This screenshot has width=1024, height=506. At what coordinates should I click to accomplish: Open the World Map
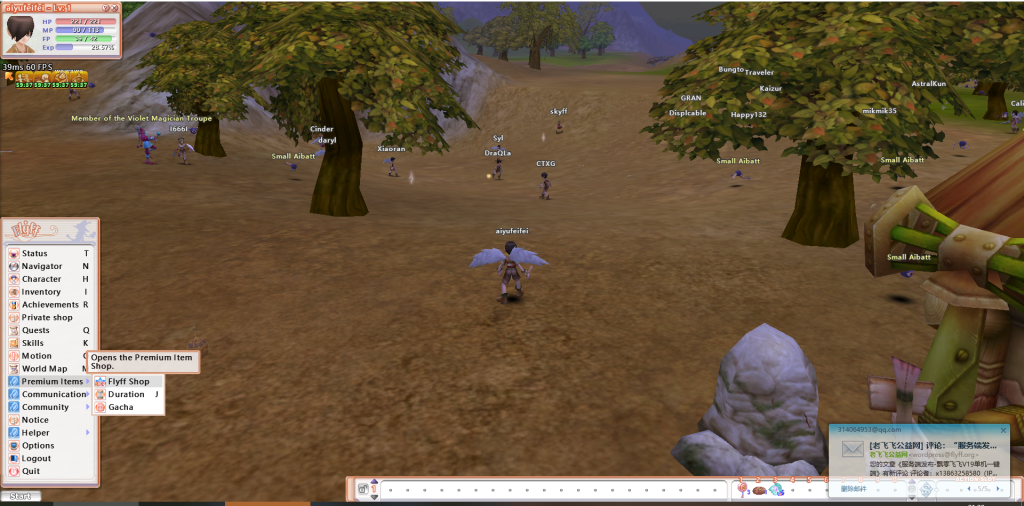click(x=44, y=369)
